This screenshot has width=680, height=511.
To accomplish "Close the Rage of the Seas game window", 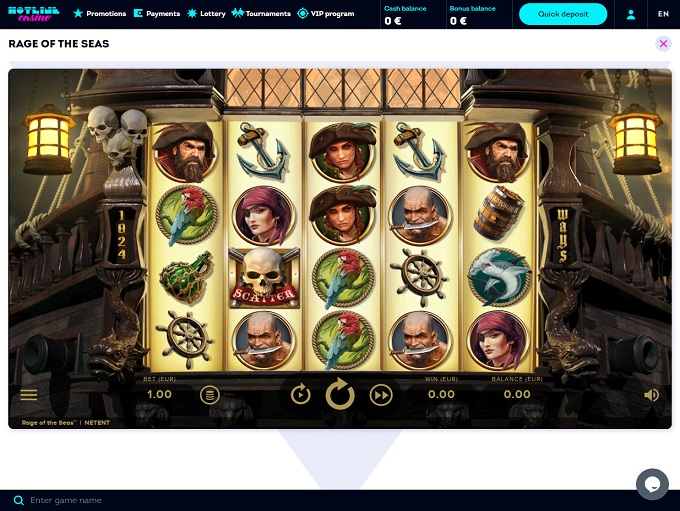I will click(663, 44).
